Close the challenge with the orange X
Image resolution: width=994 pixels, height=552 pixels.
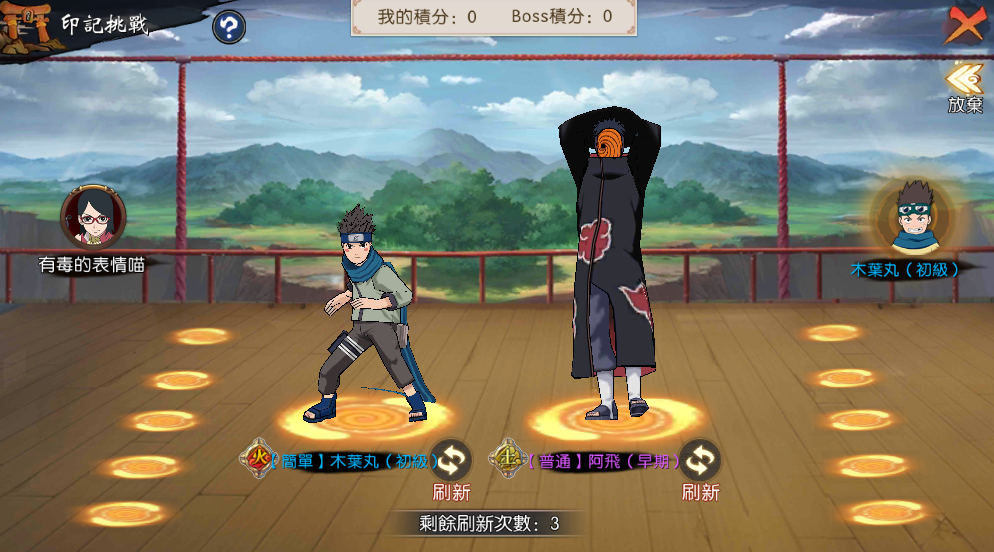(965, 24)
